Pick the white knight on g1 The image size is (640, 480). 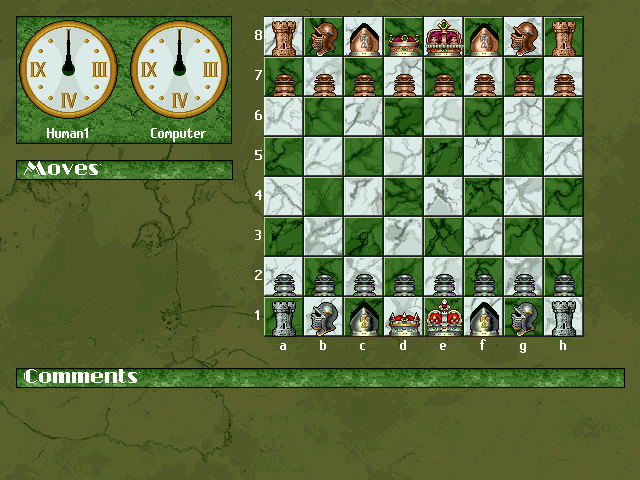point(523,317)
